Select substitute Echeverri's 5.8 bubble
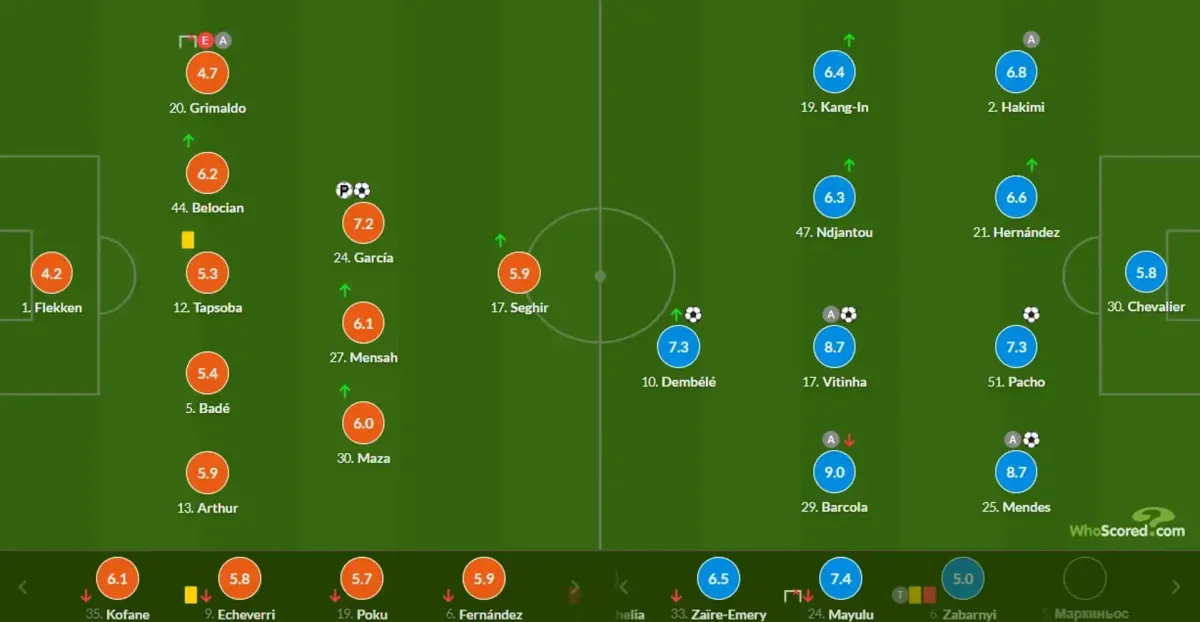1200x622 pixels. 239,578
